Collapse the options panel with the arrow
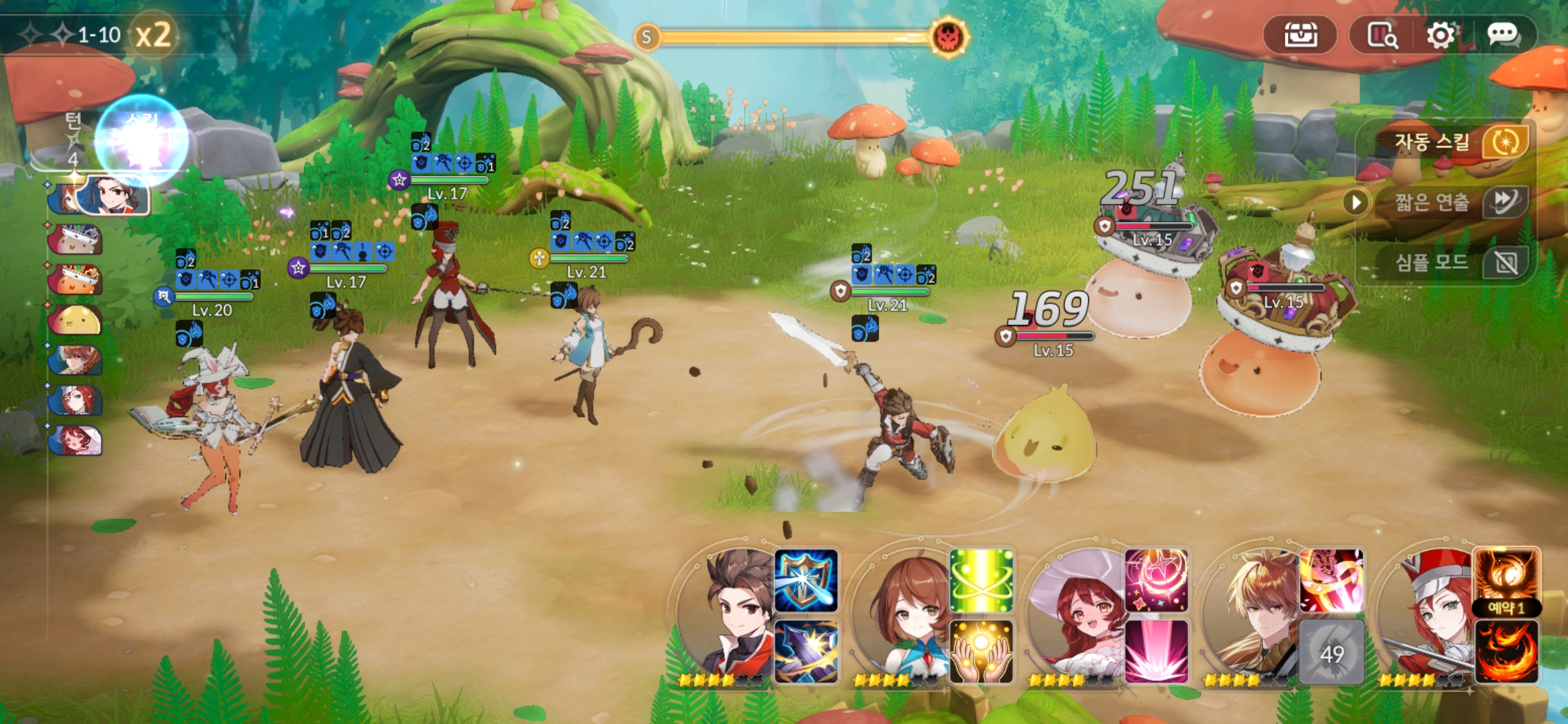Screen dimensions: 1568x724 tap(1356, 202)
